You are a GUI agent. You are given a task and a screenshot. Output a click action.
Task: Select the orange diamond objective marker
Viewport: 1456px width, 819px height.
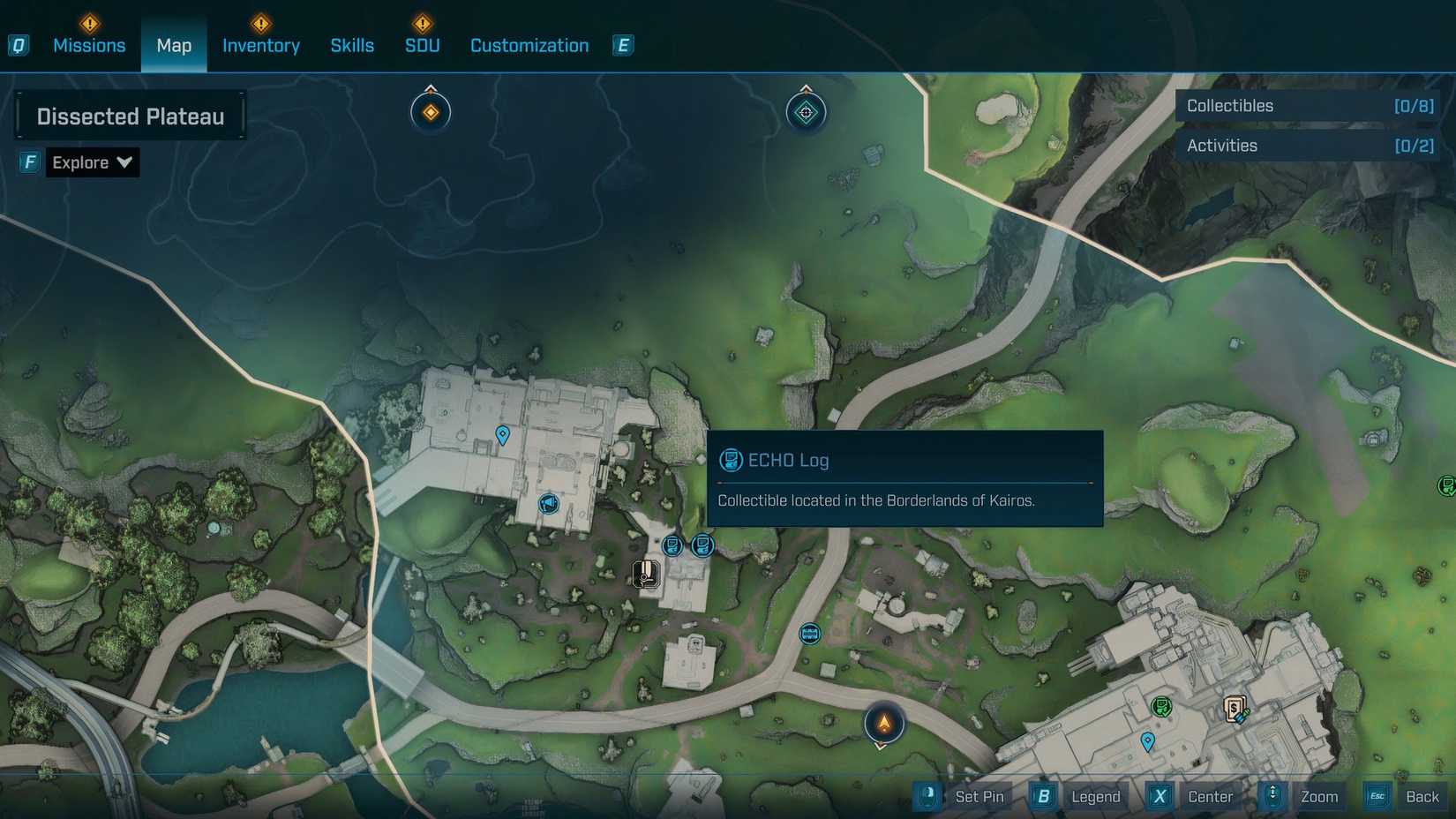(431, 112)
